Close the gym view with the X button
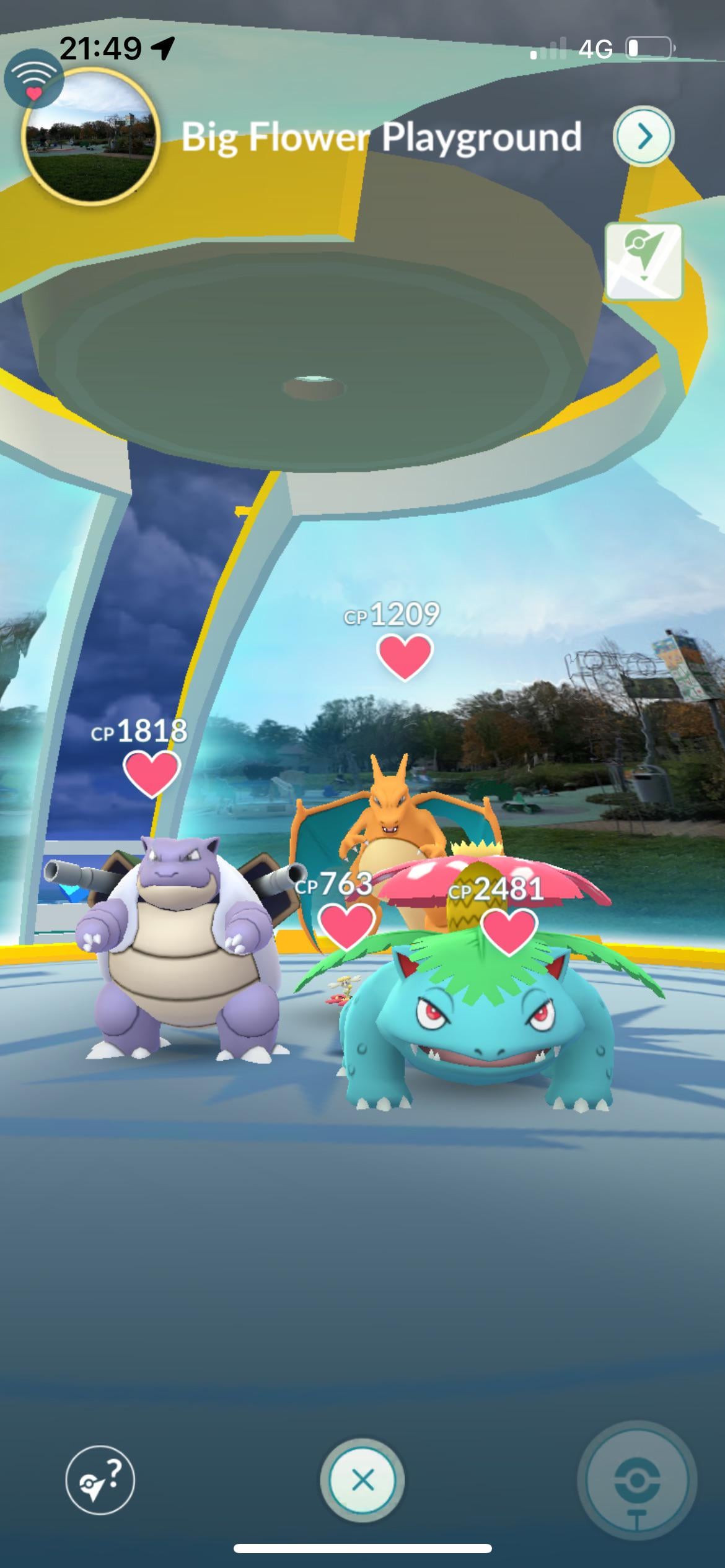 click(362, 1481)
